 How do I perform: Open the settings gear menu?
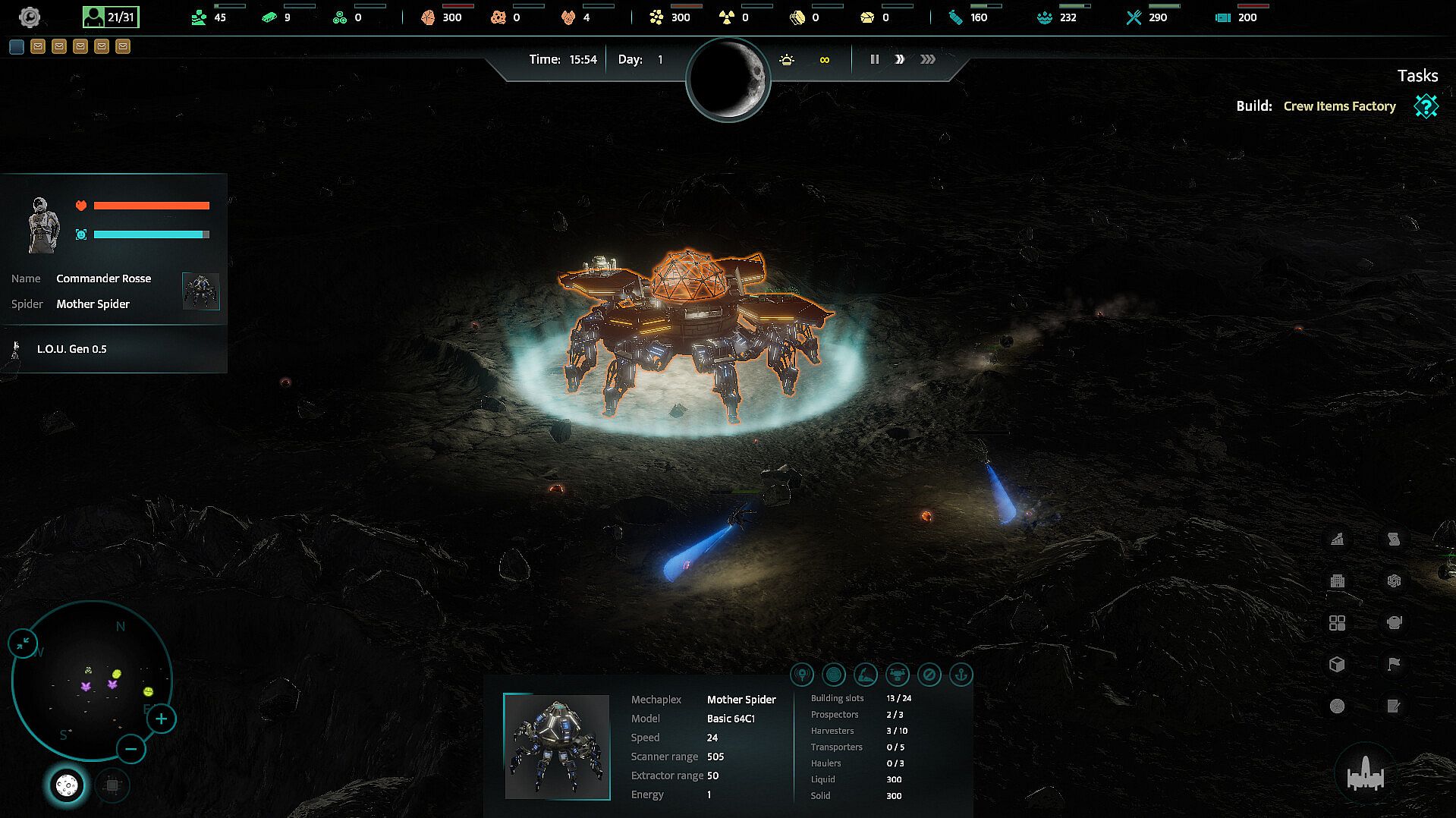[30, 17]
